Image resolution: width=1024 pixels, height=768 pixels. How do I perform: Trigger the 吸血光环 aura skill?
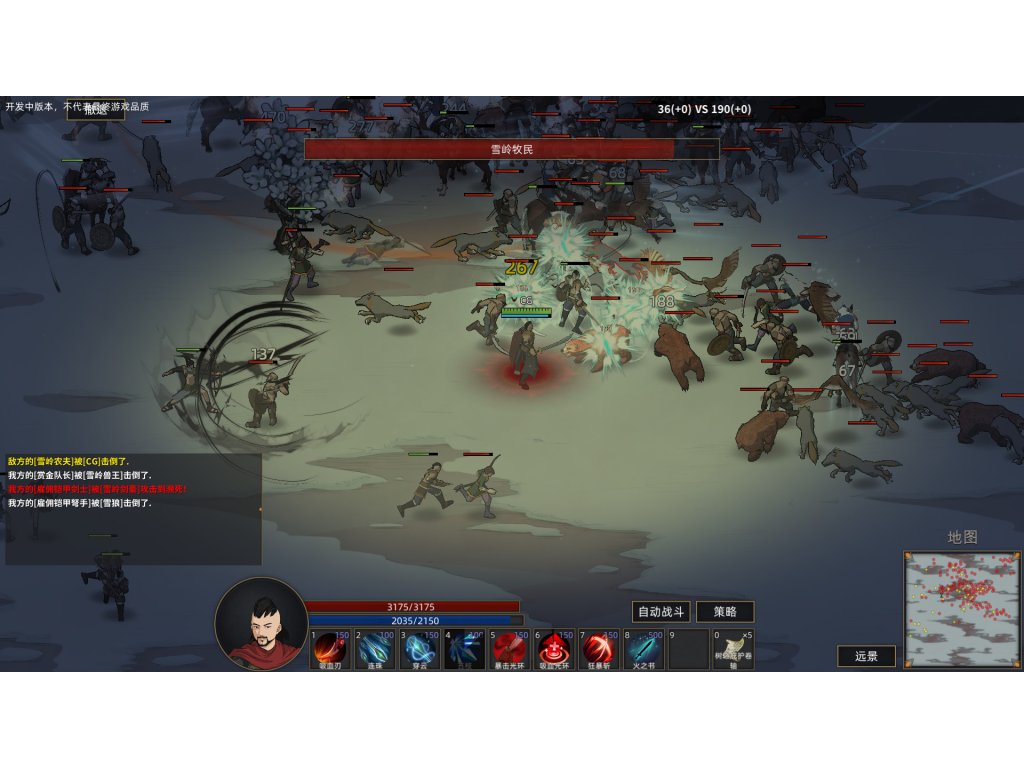point(555,649)
